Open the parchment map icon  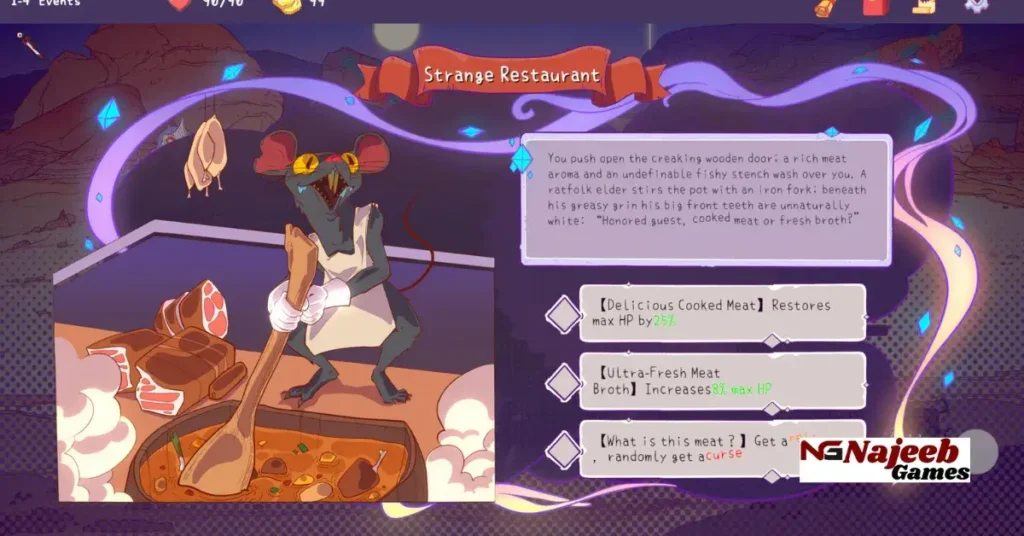(923, 6)
